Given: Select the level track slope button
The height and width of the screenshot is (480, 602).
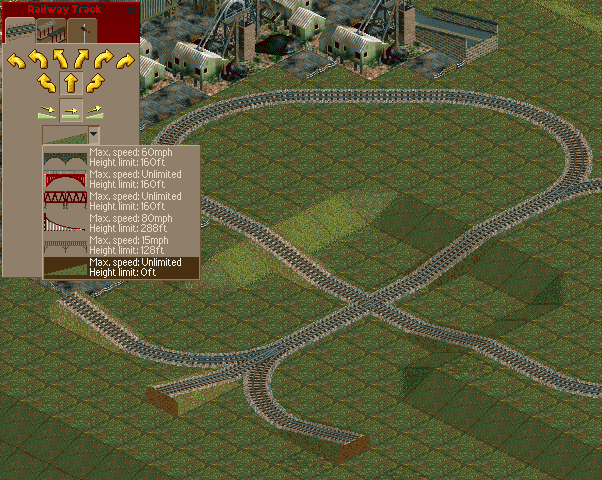Looking at the screenshot, I should click(x=70, y=110).
